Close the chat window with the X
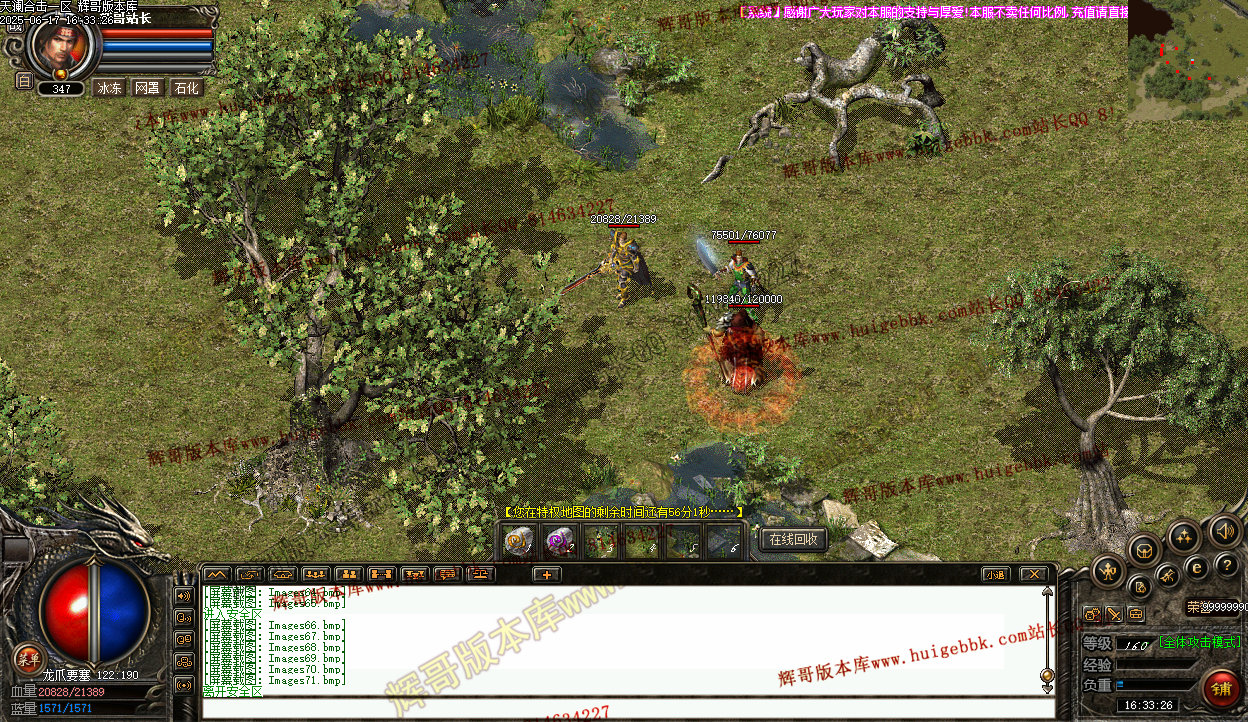 1033,574
